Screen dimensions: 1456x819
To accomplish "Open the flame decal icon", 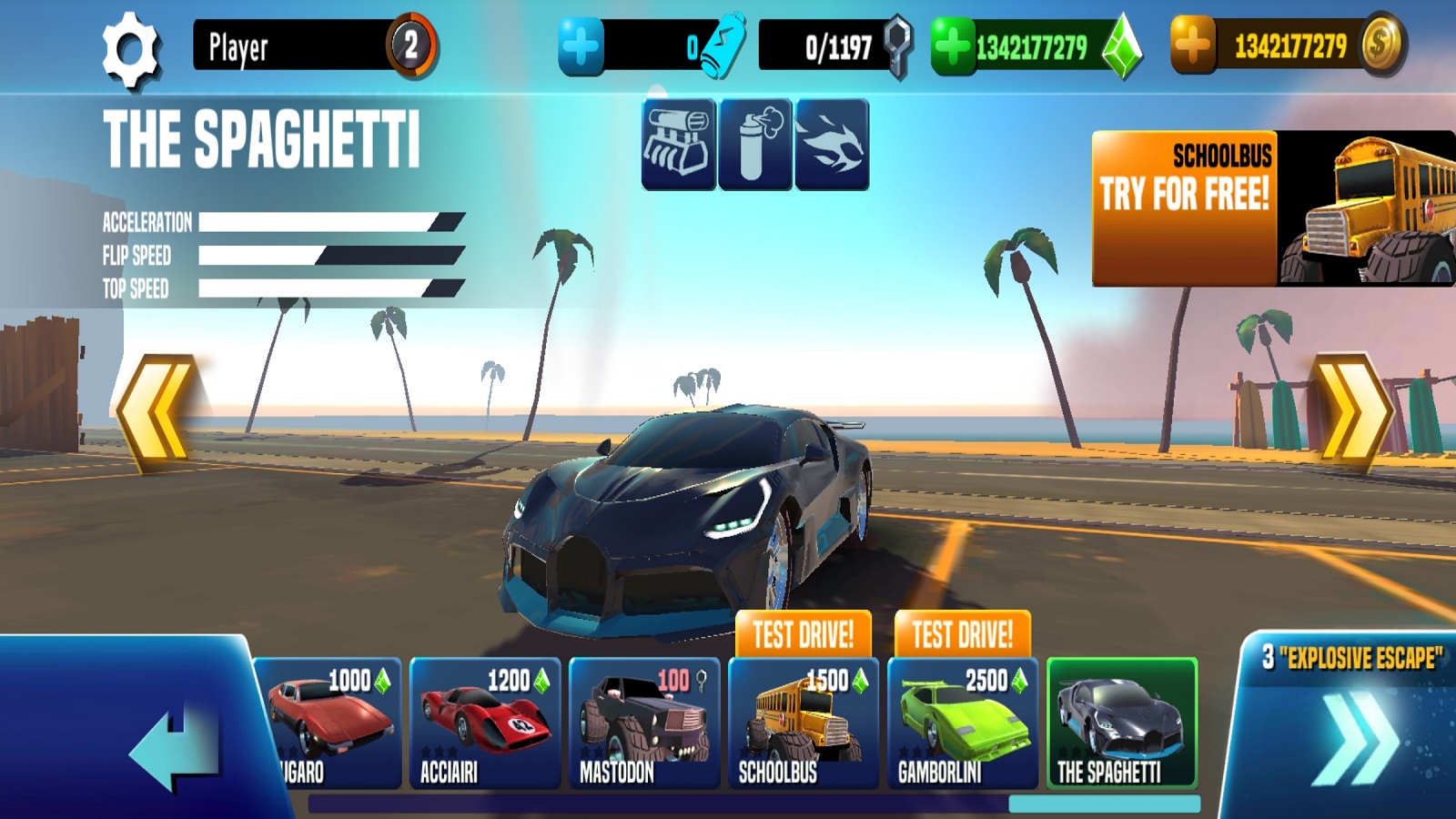I will click(832, 145).
